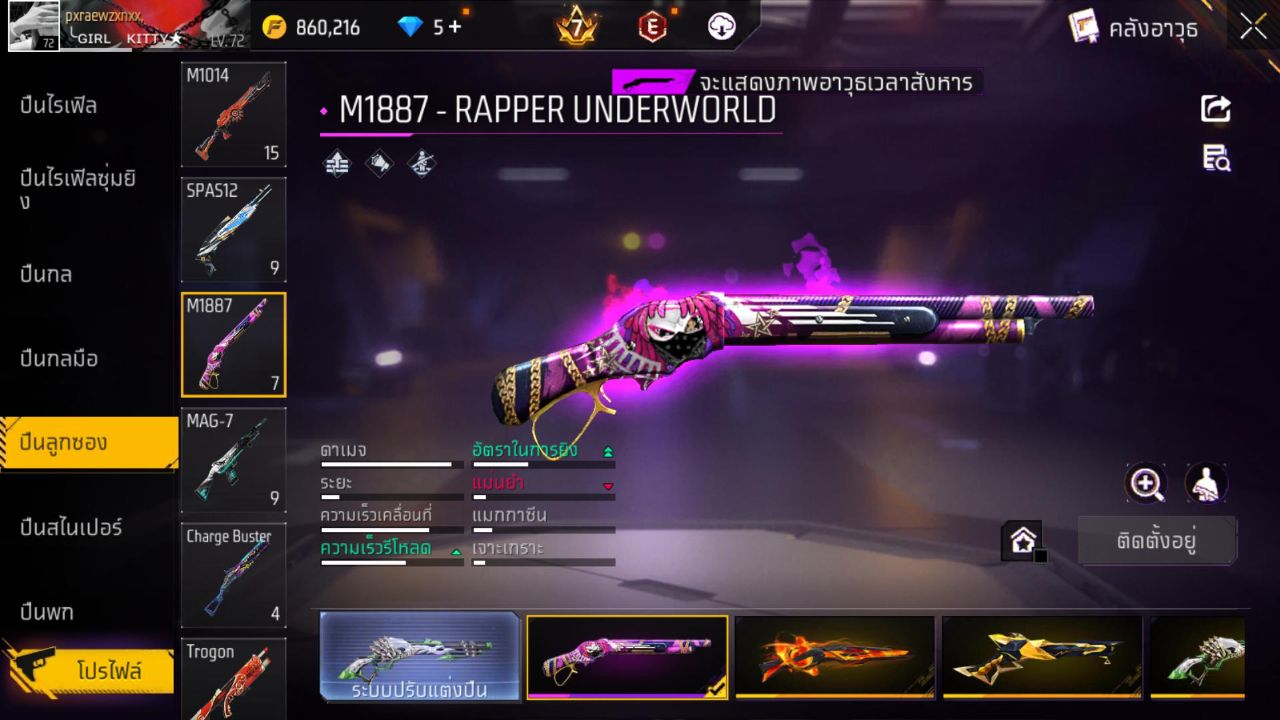Open the E-sports events icon
Screen dimensions: 1280x720
tap(652, 27)
